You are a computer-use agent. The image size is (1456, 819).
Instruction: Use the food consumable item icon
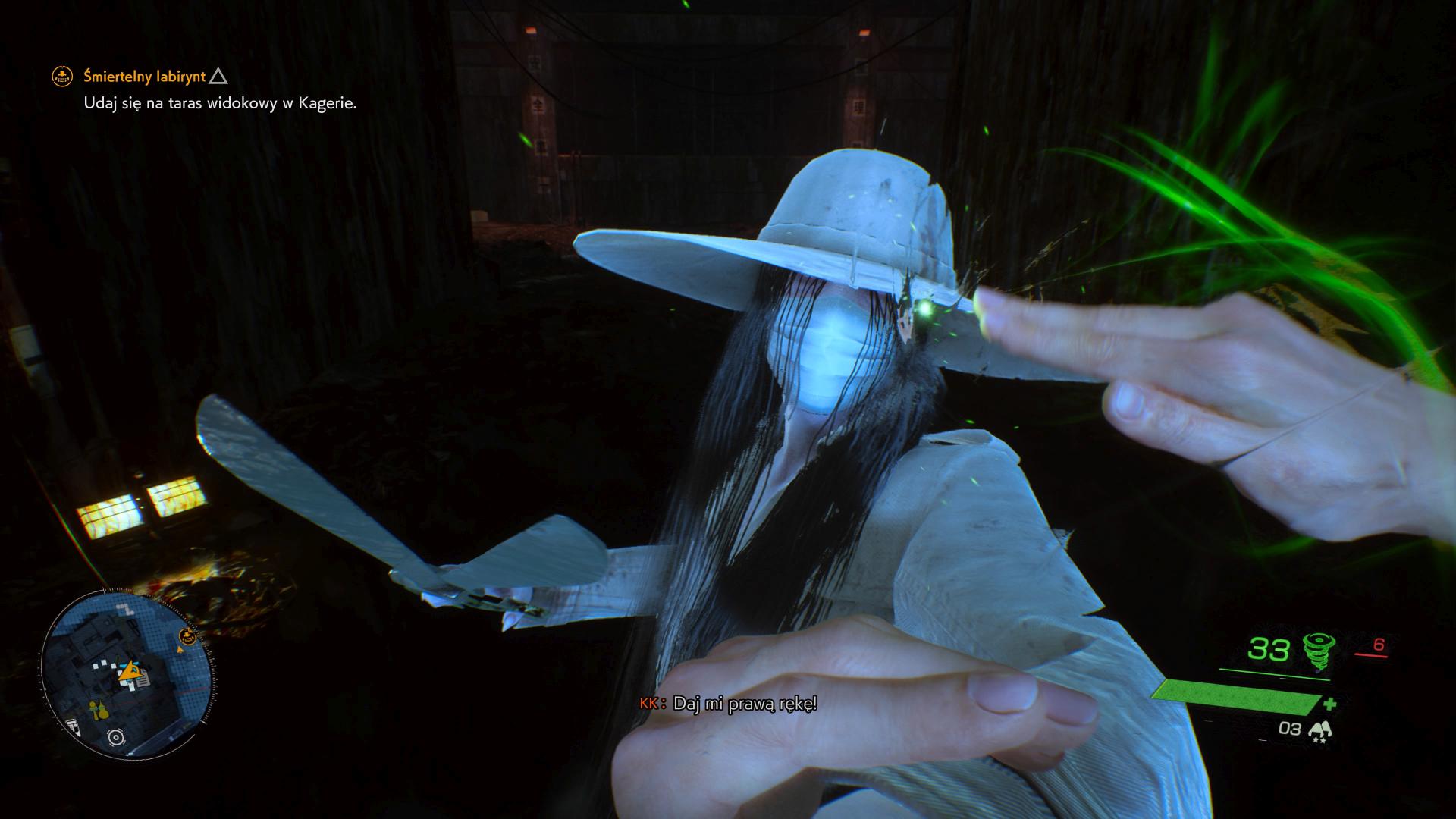click(x=1320, y=730)
